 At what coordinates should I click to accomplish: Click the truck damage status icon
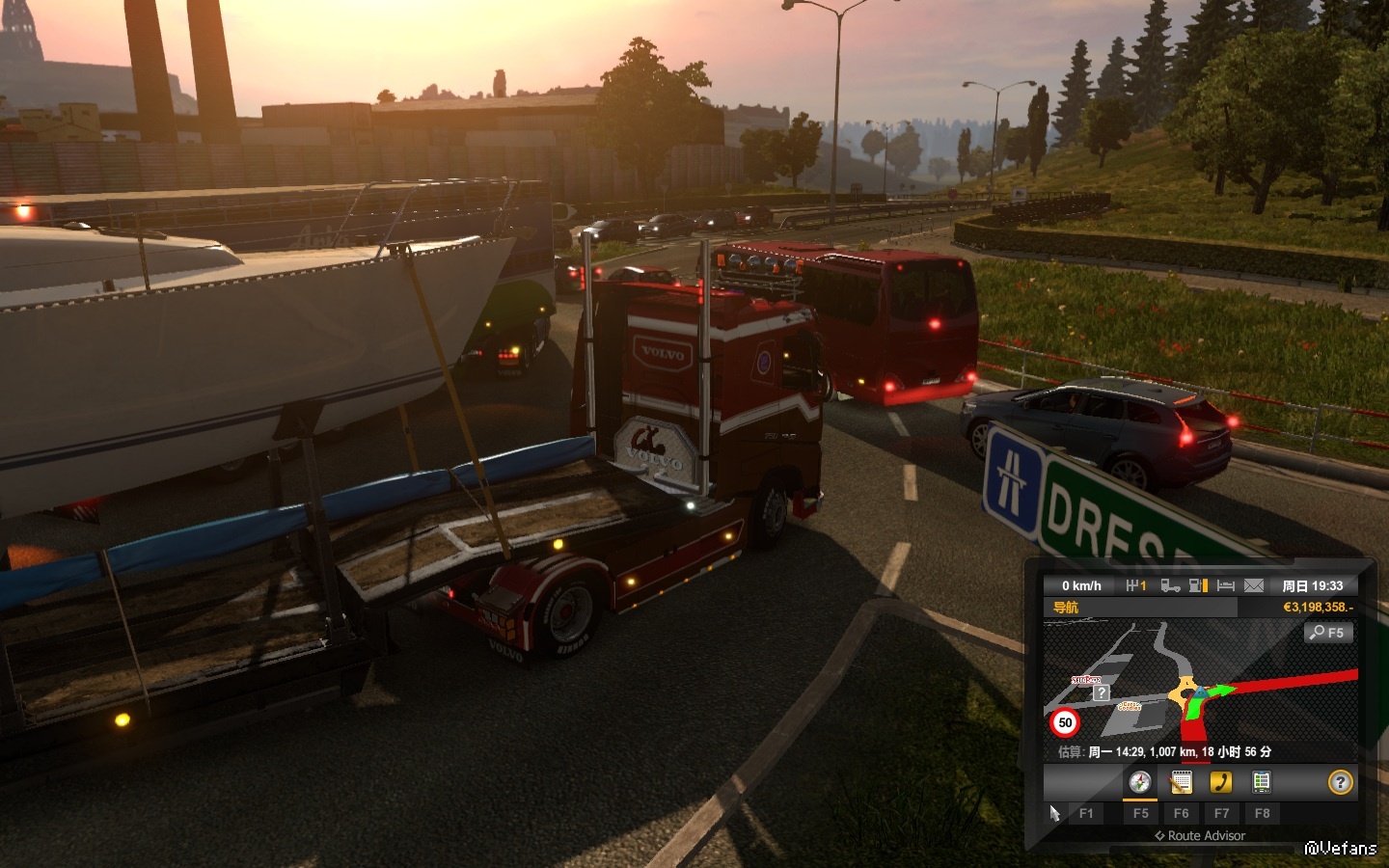[1170, 585]
